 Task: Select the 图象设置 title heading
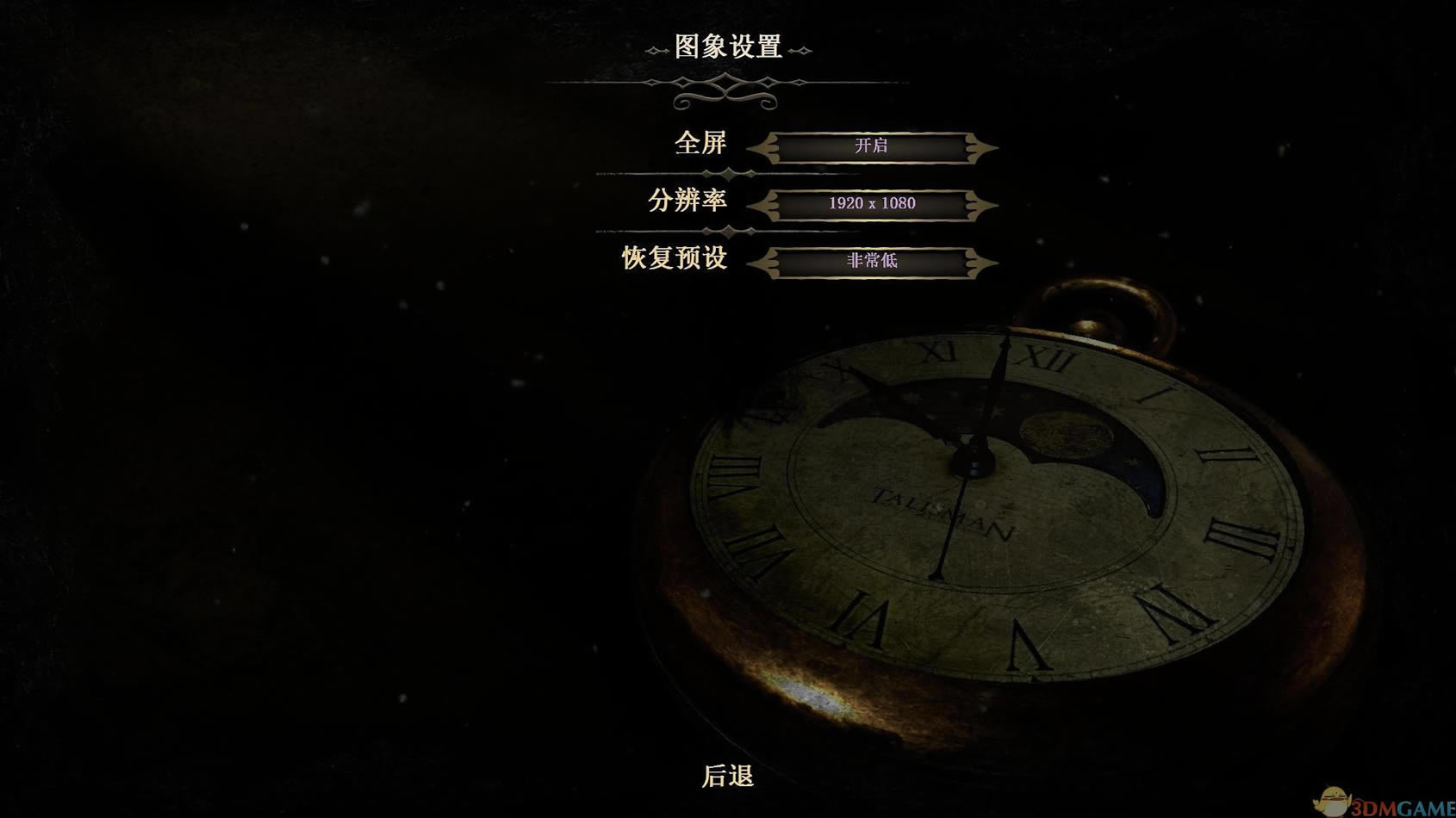click(728, 49)
